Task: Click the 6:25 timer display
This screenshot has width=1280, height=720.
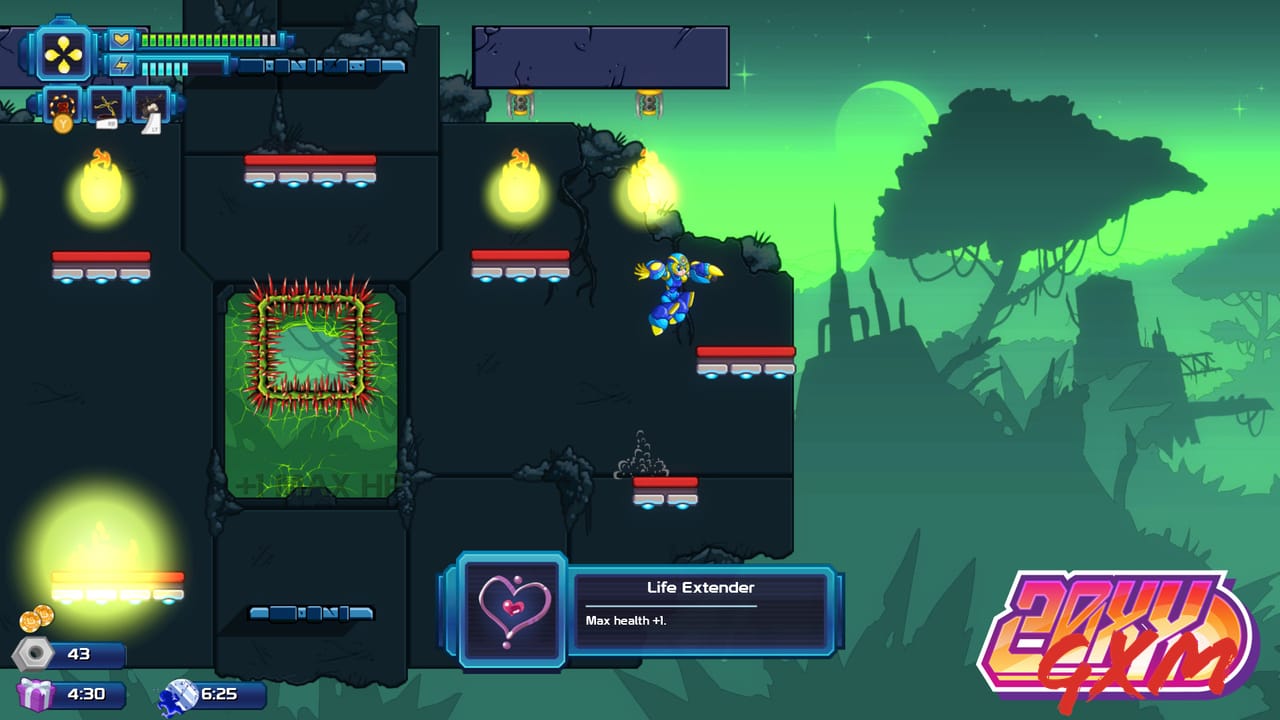Action: (220, 695)
